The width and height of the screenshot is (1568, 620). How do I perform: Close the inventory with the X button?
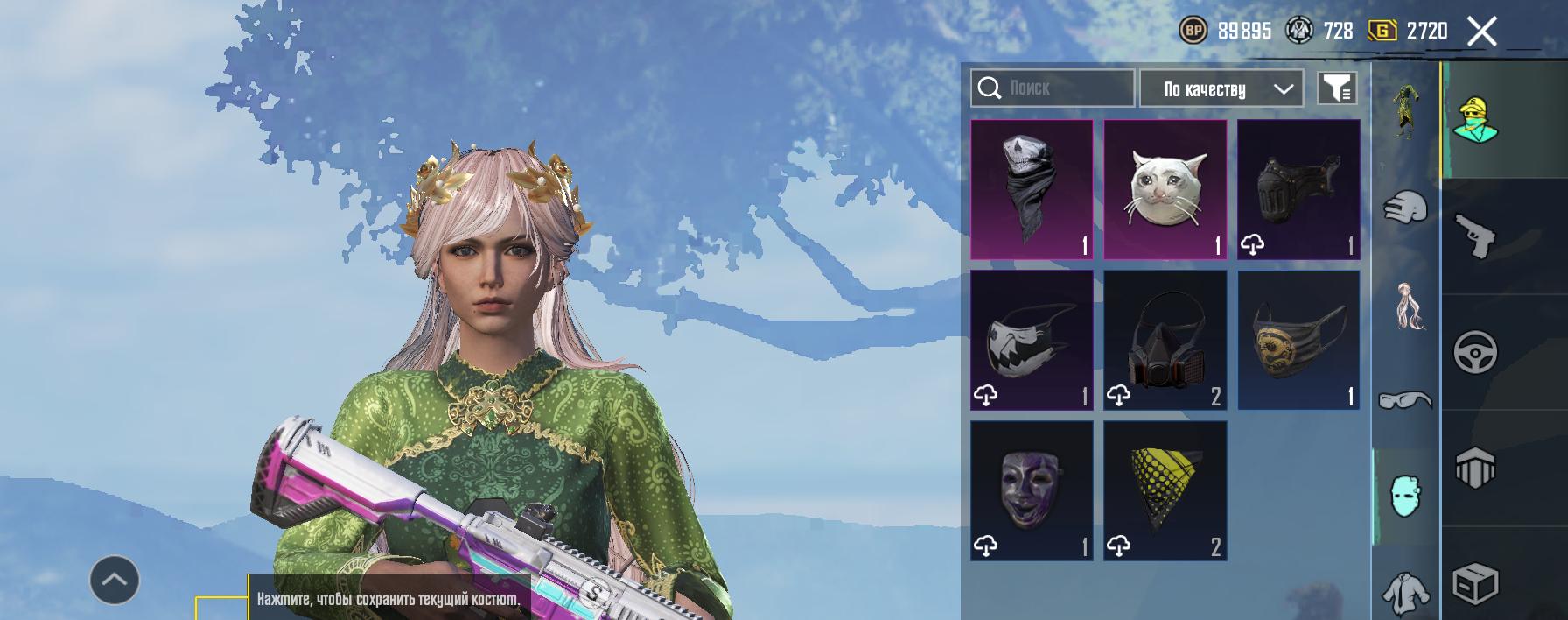(x=1481, y=32)
